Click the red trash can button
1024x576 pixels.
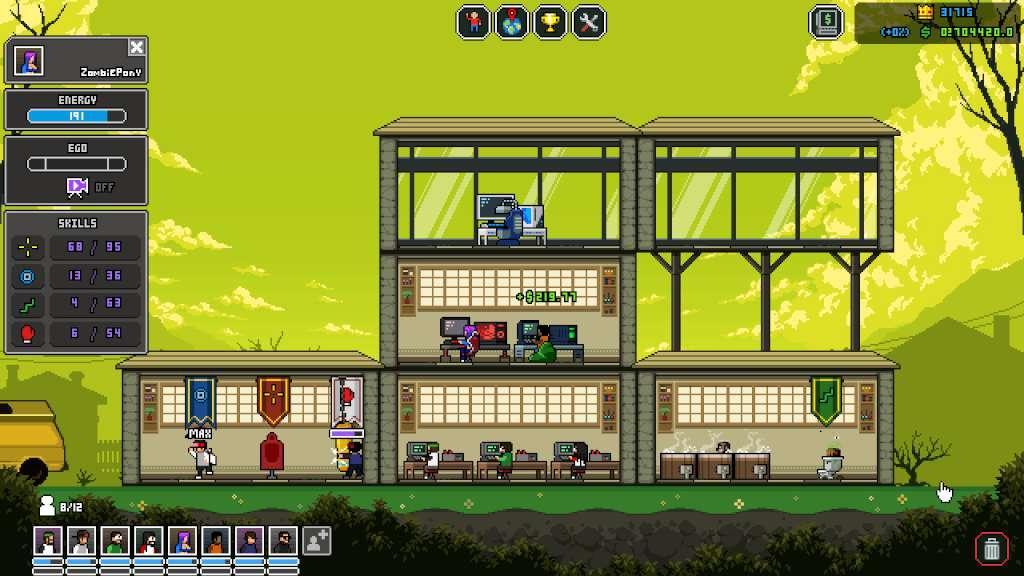pyautogui.click(x=990, y=547)
